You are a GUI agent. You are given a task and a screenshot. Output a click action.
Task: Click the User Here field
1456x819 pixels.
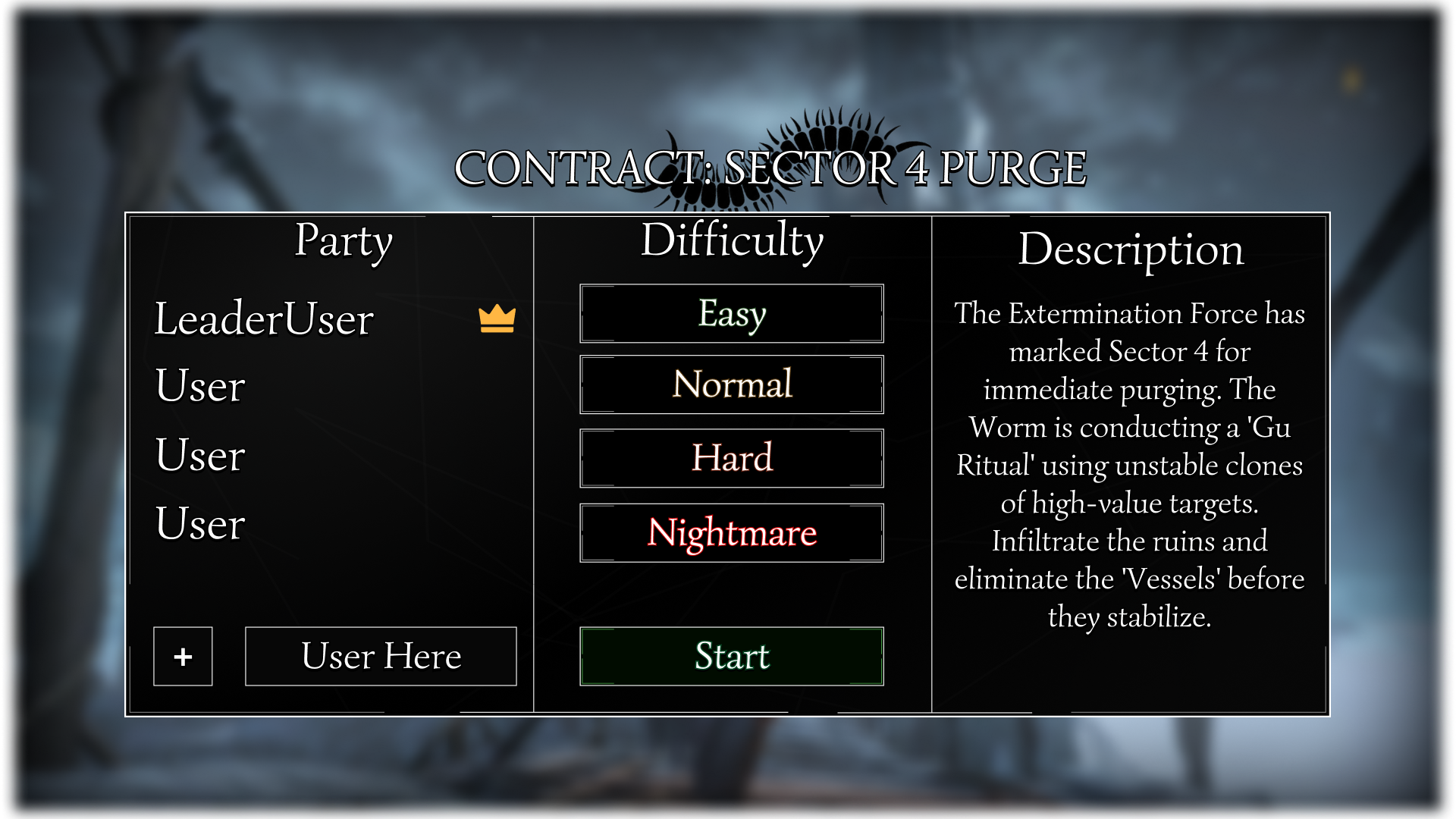[x=381, y=656]
